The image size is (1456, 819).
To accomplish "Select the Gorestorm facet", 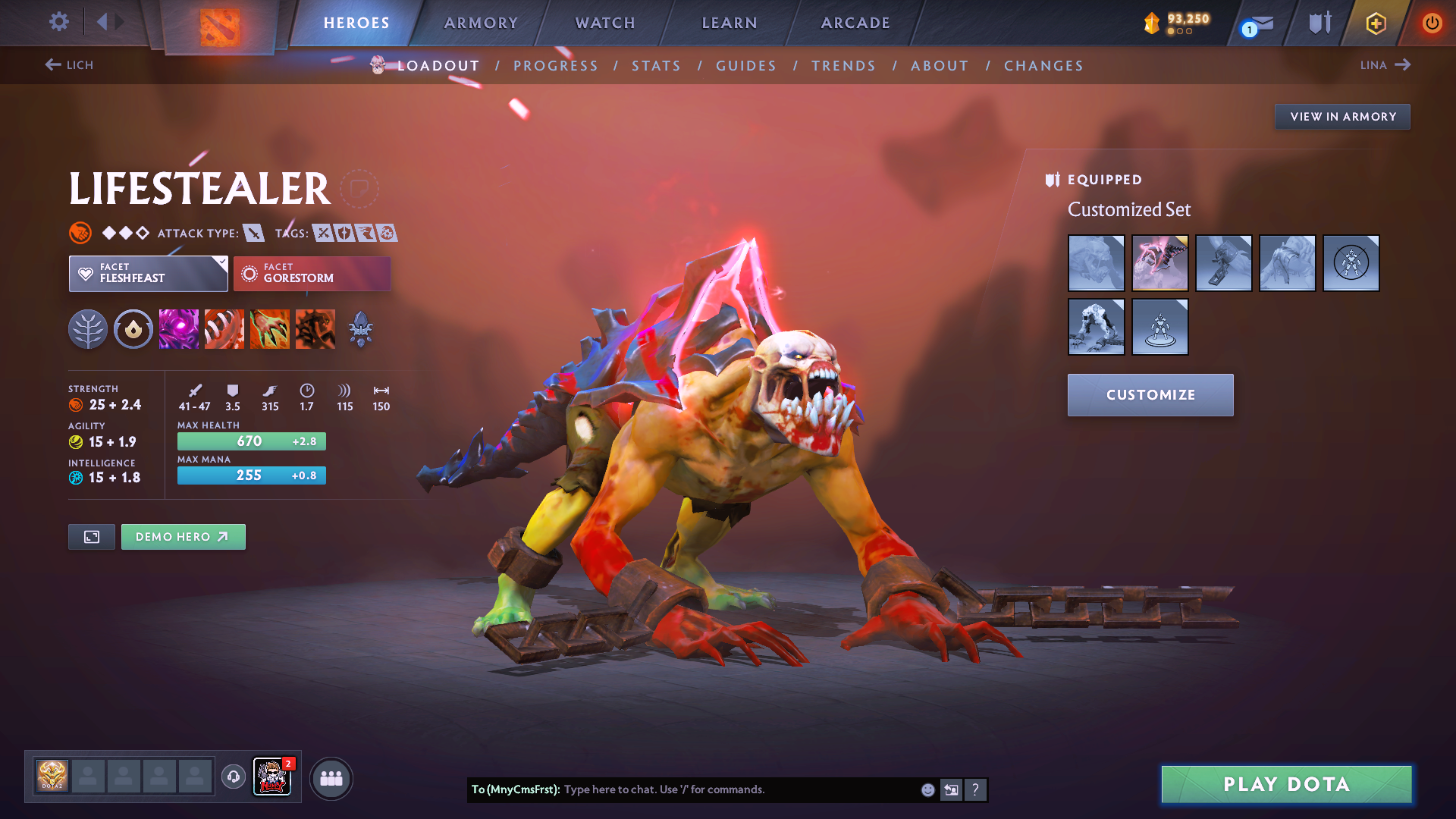I will click(312, 274).
